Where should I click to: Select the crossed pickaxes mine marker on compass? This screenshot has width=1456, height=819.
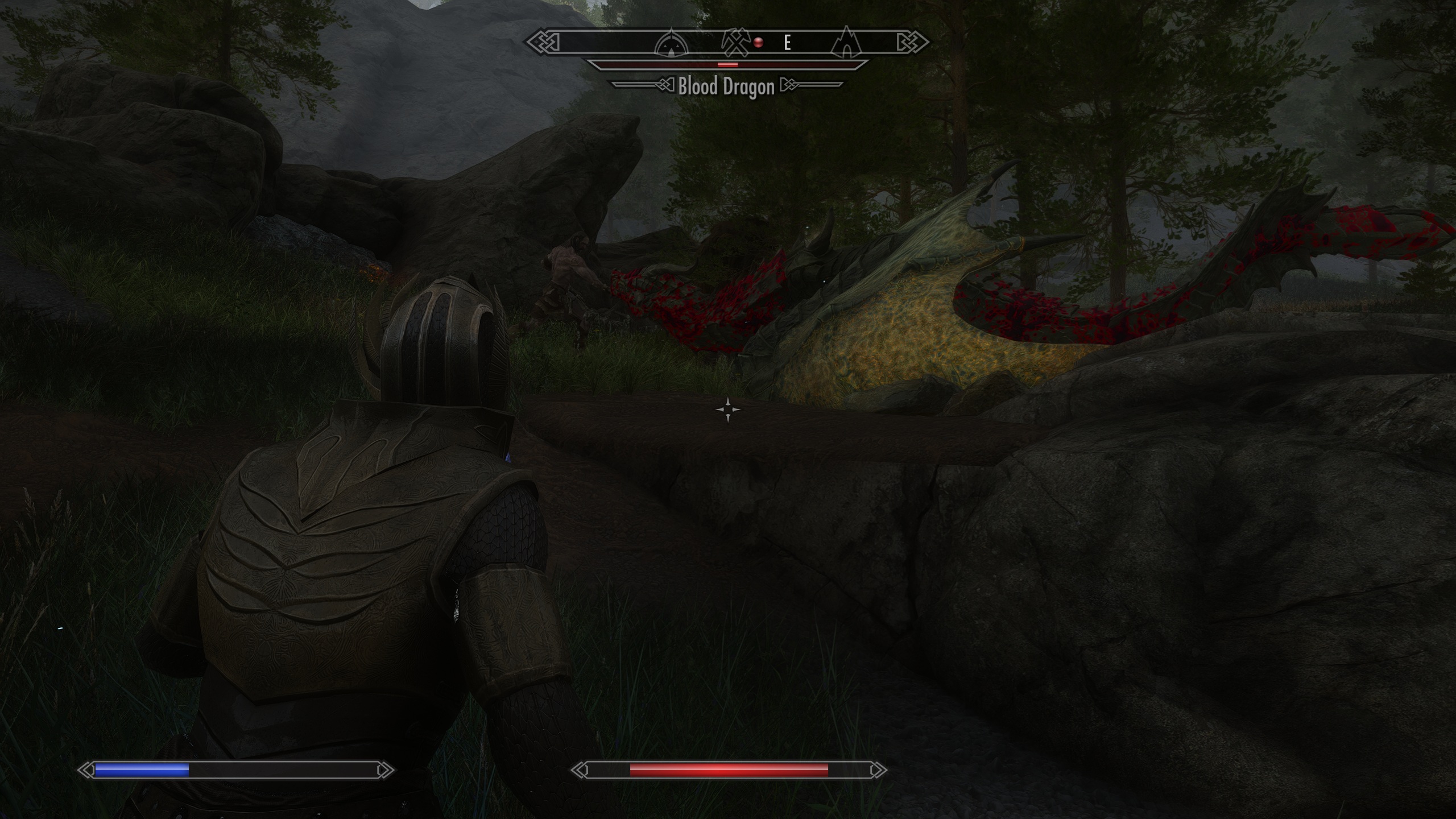click(x=736, y=43)
